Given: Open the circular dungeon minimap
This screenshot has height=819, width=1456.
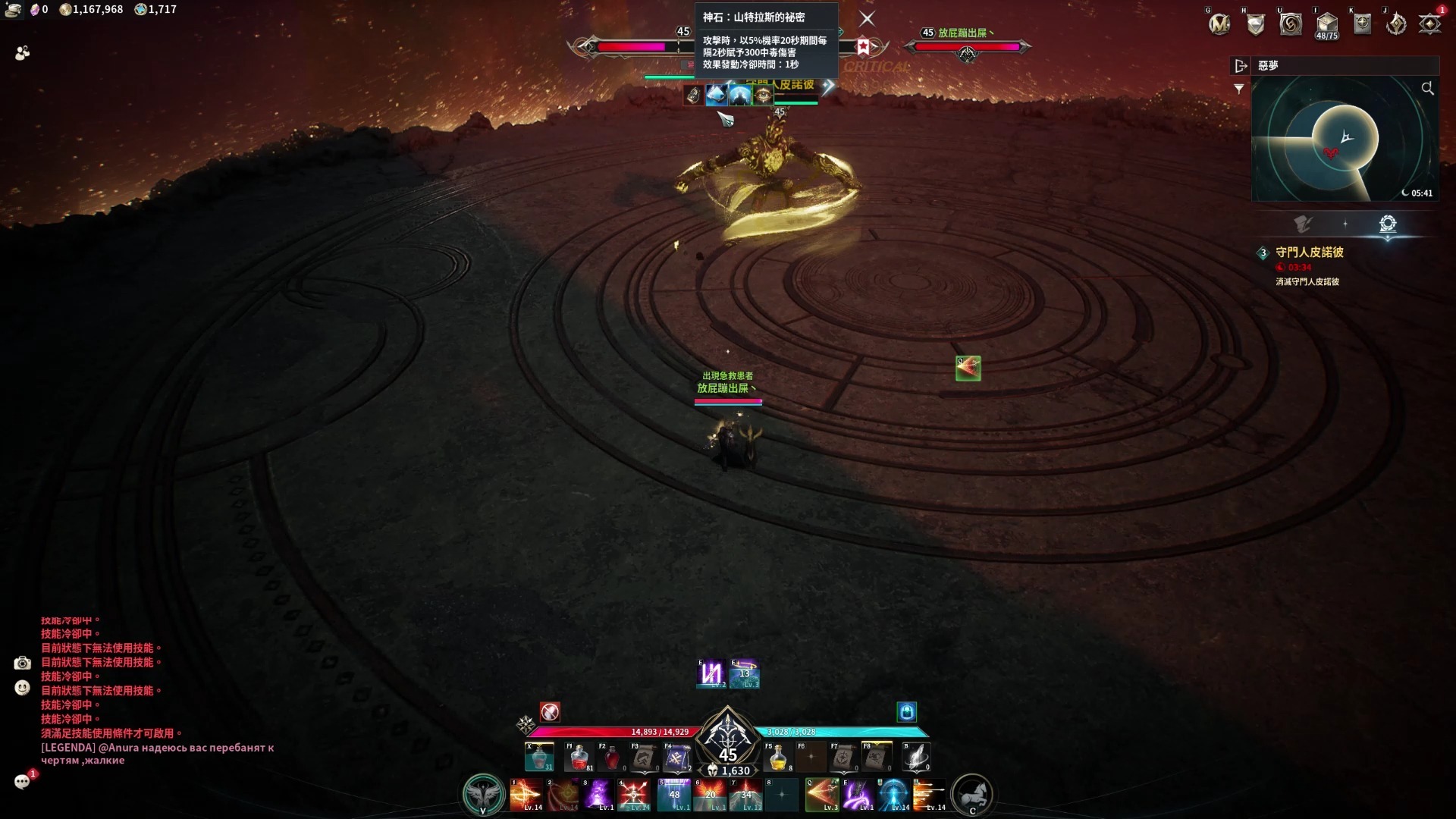Looking at the screenshot, I should [1345, 139].
